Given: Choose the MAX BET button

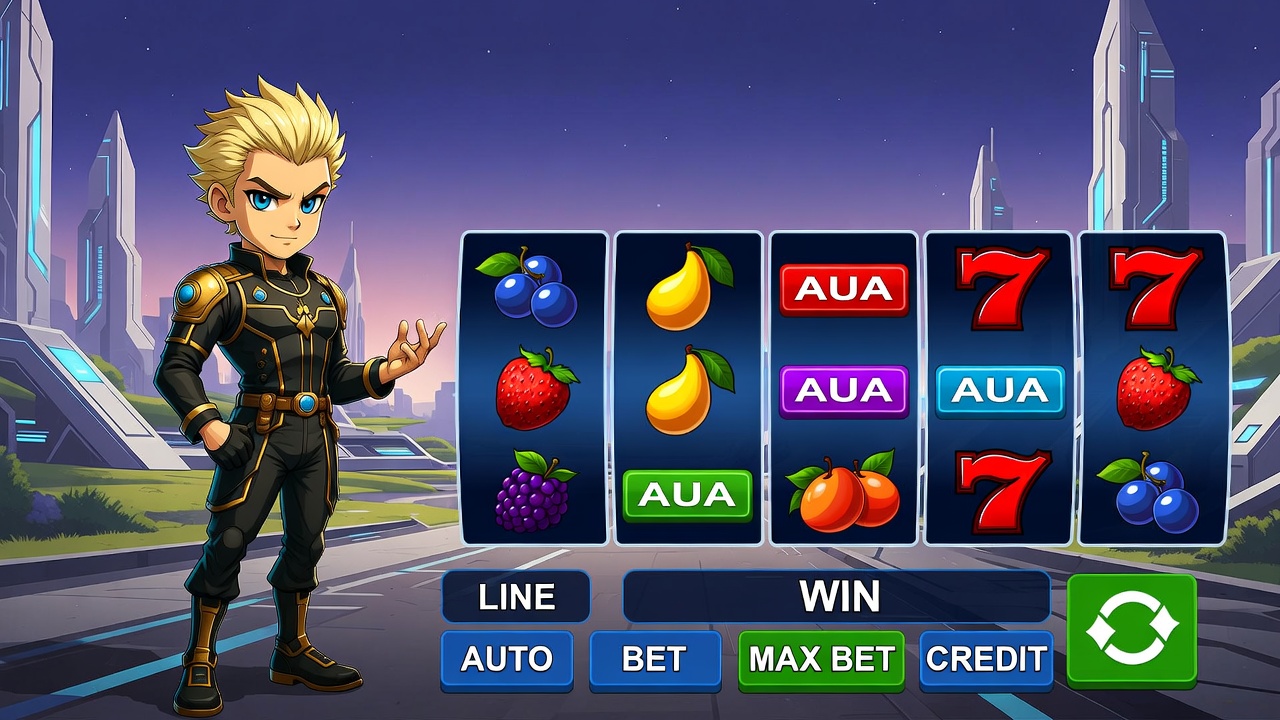Looking at the screenshot, I should (x=821, y=659).
